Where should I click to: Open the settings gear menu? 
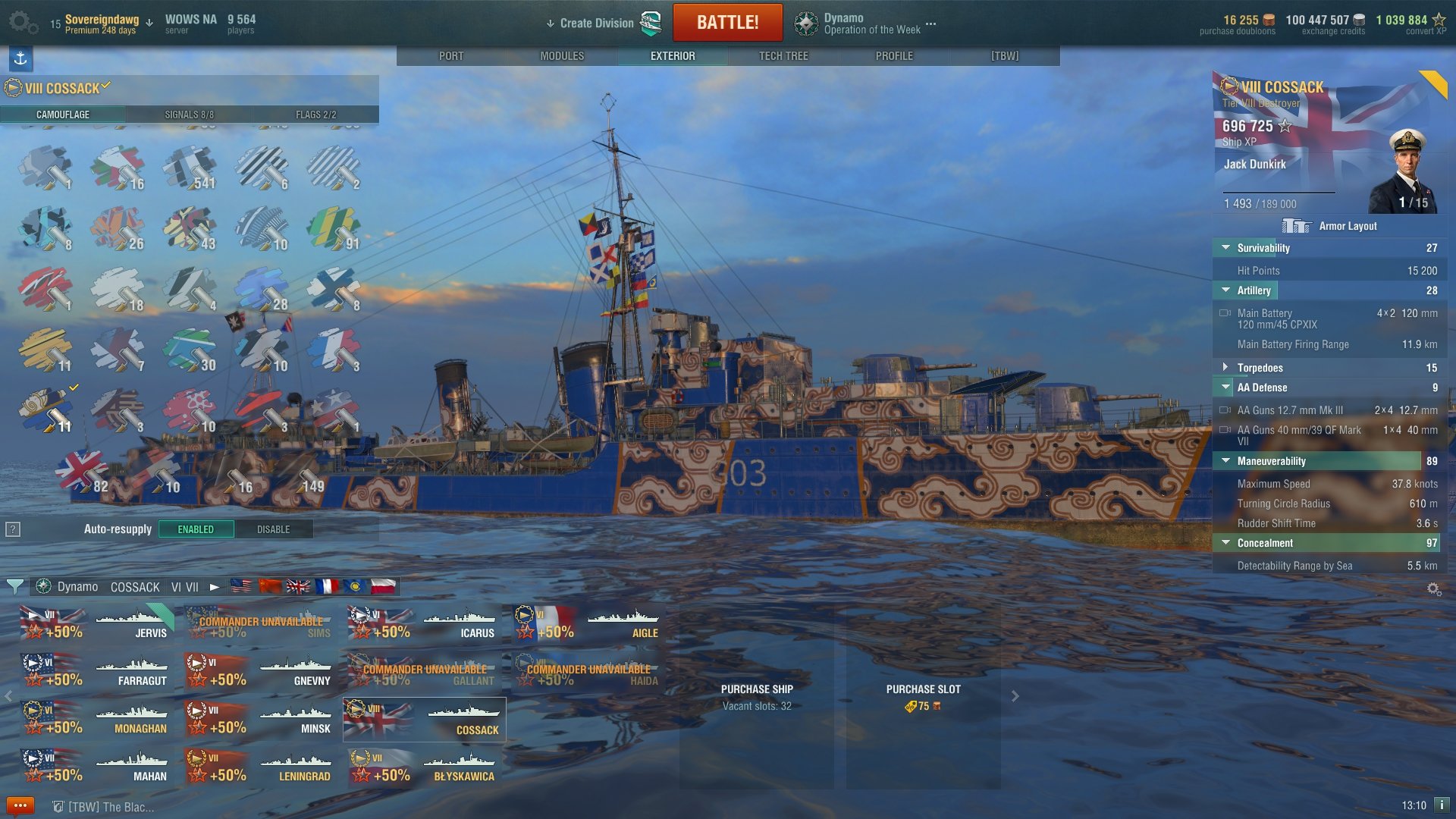click(22, 23)
